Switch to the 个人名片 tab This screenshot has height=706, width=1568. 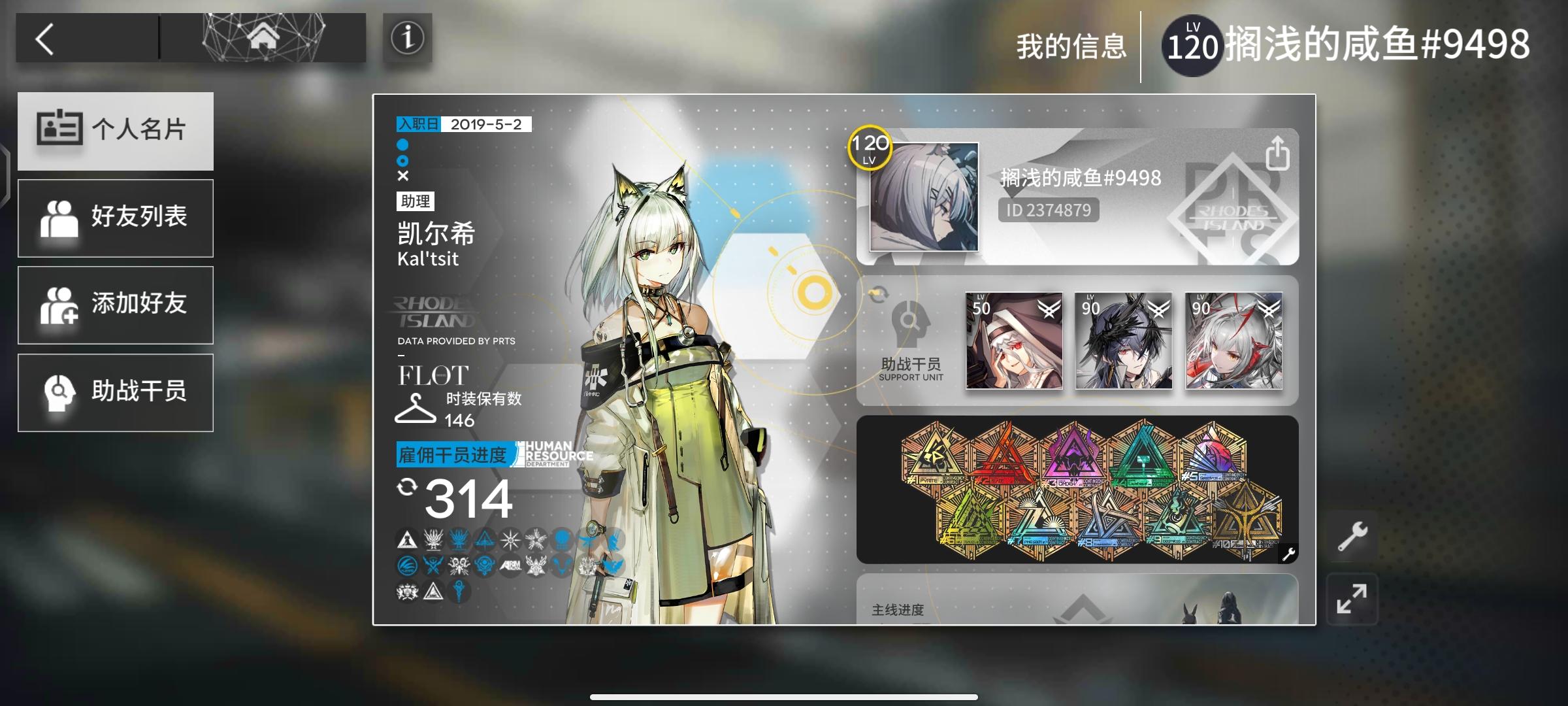point(116,130)
